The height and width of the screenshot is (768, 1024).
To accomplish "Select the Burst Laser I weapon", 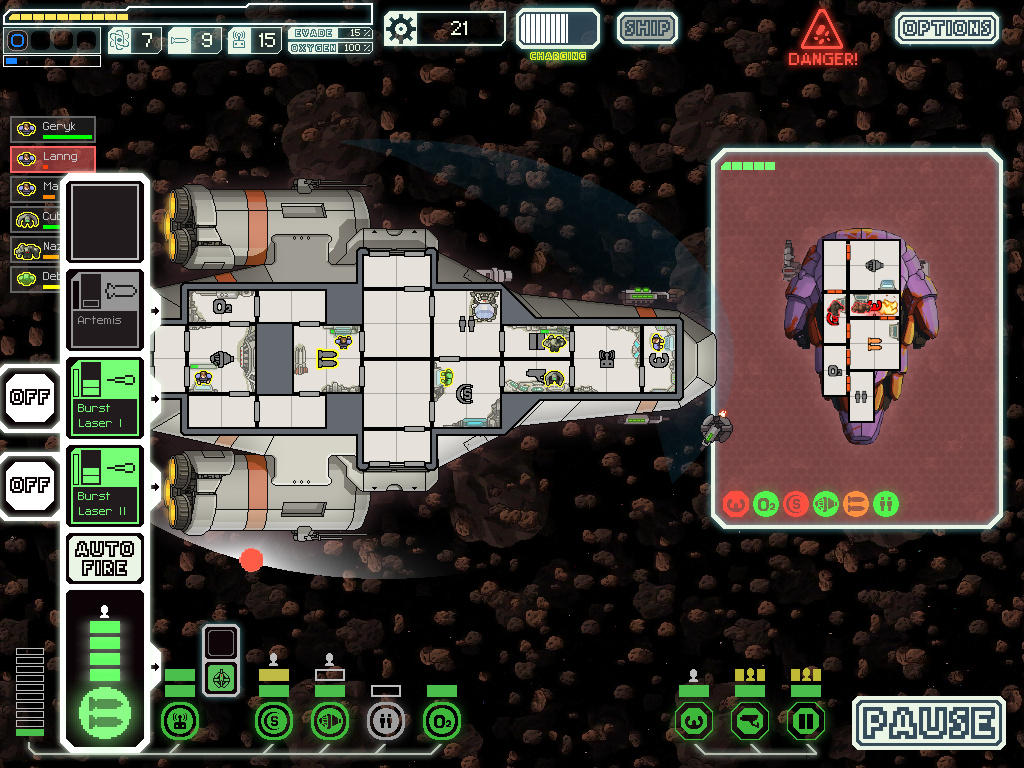I will point(105,398).
